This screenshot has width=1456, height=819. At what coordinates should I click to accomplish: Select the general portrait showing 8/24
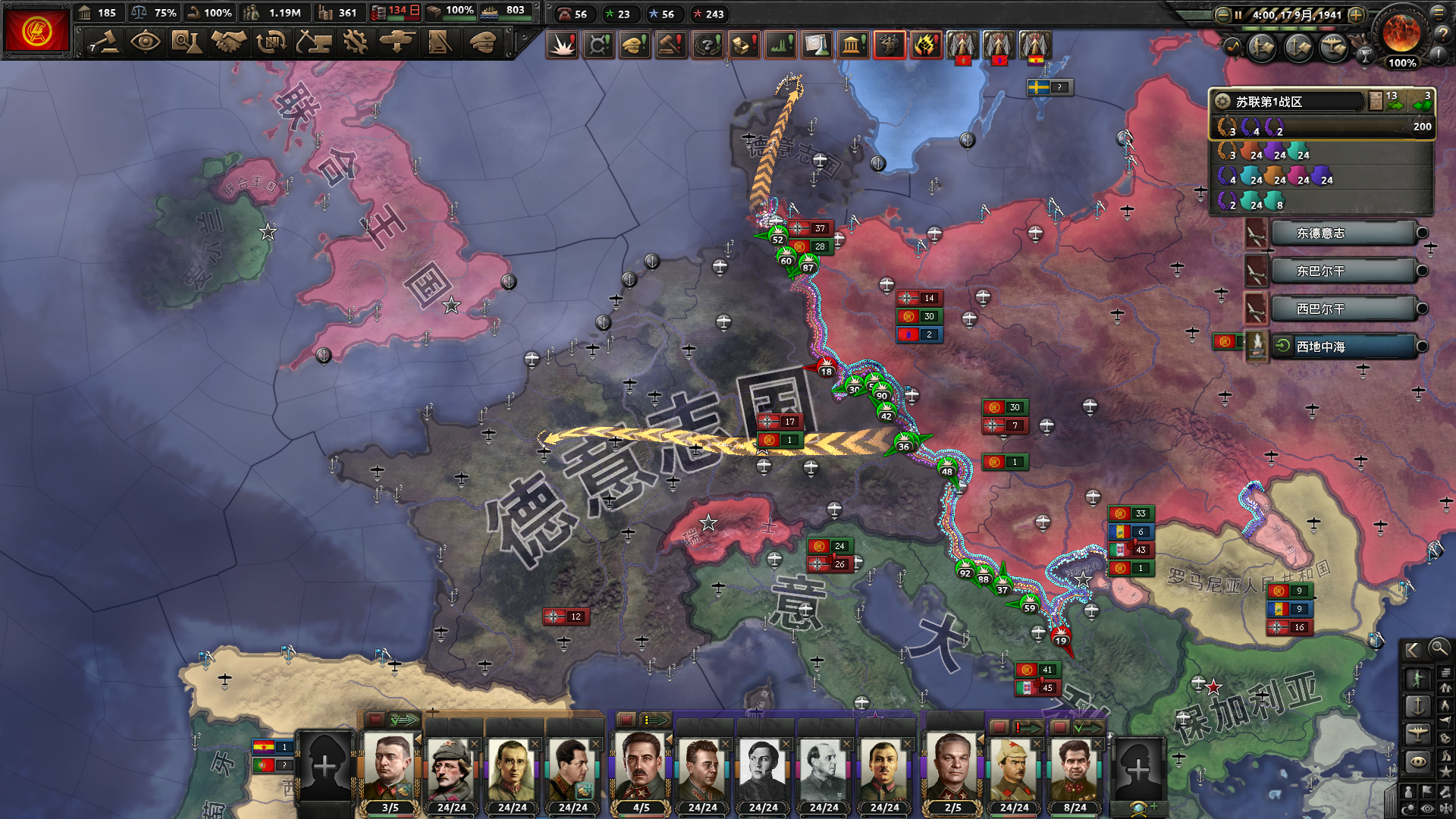(1075, 770)
